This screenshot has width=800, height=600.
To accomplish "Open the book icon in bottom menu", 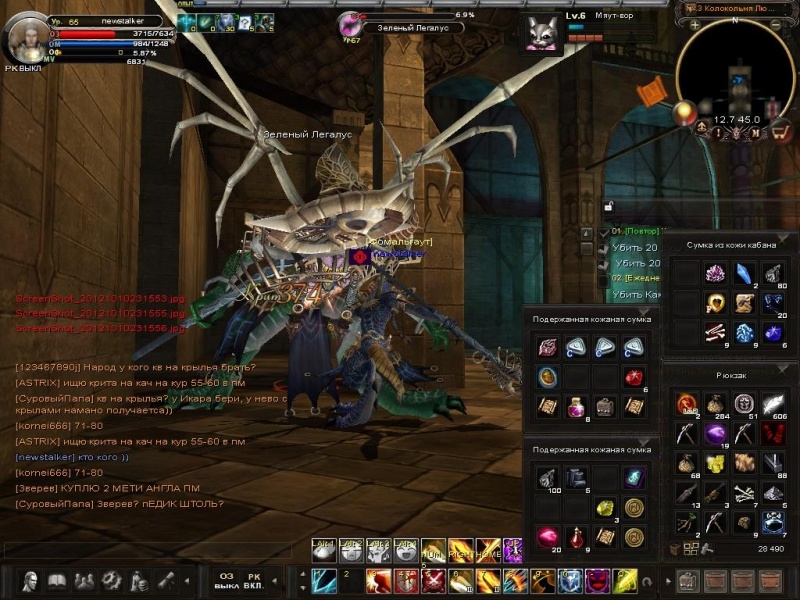I will [56, 580].
